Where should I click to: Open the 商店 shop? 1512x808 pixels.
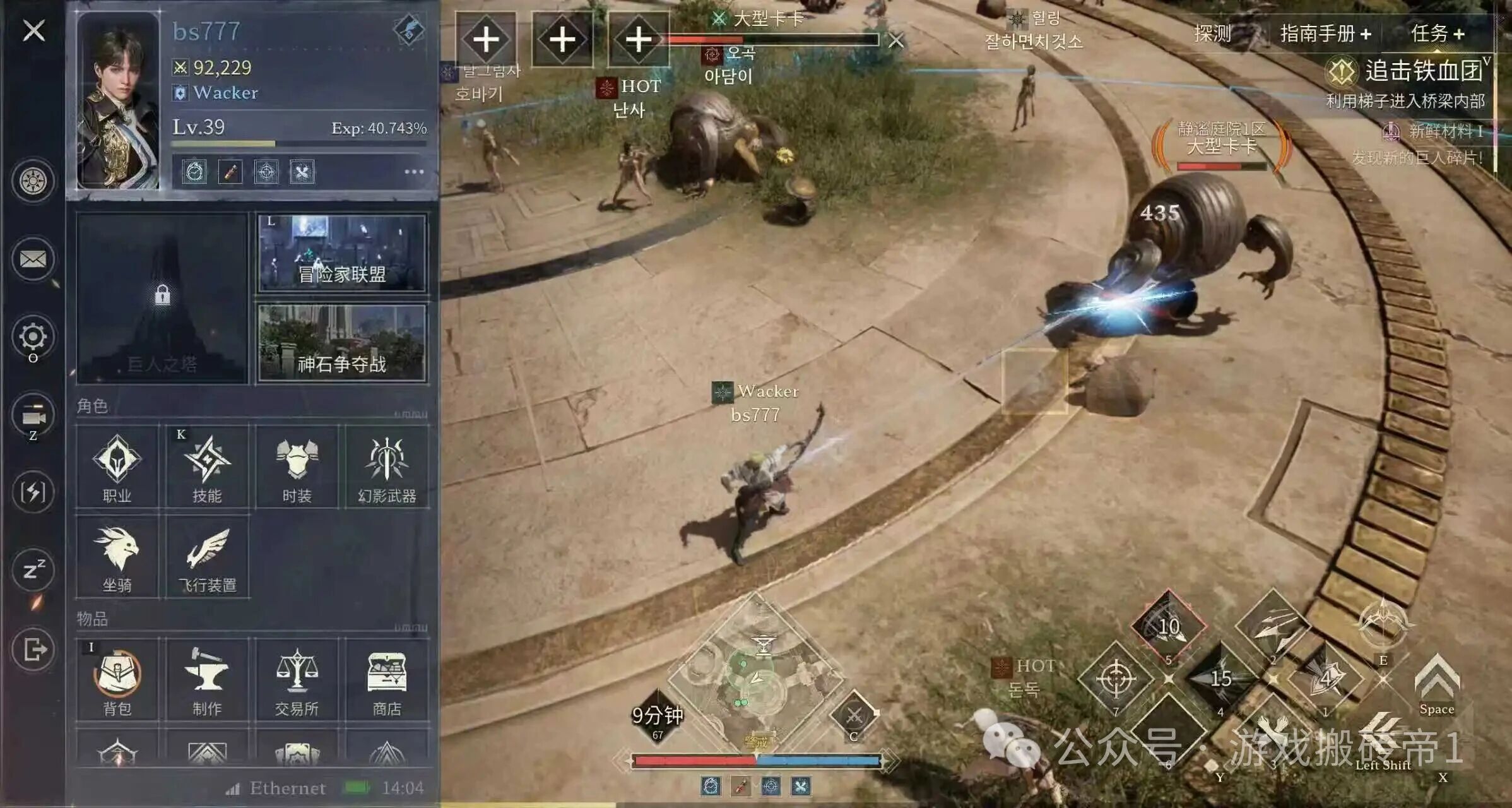tap(387, 680)
